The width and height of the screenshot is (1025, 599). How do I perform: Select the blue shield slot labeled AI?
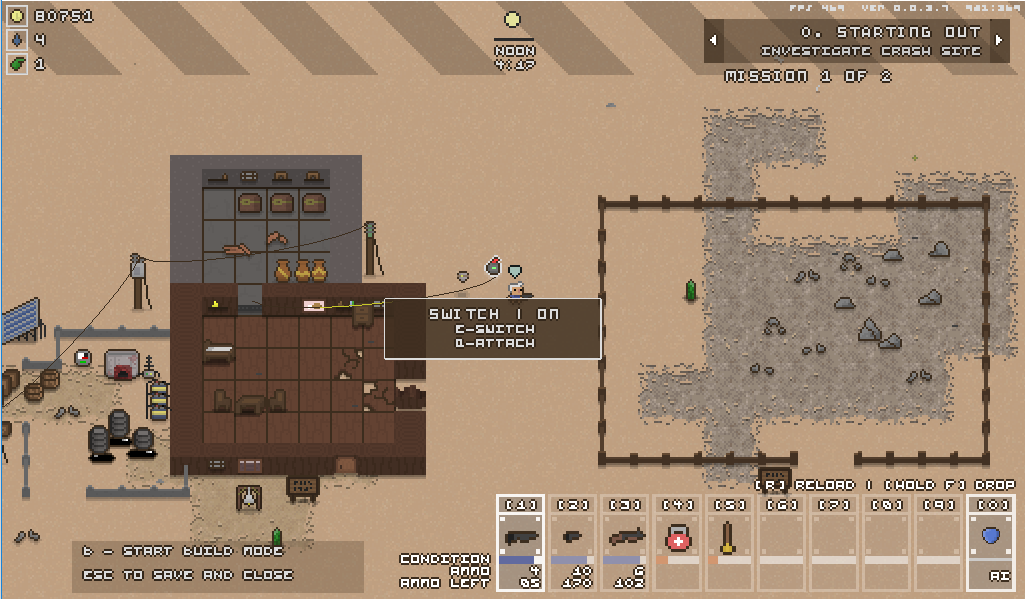click(990, 538)
